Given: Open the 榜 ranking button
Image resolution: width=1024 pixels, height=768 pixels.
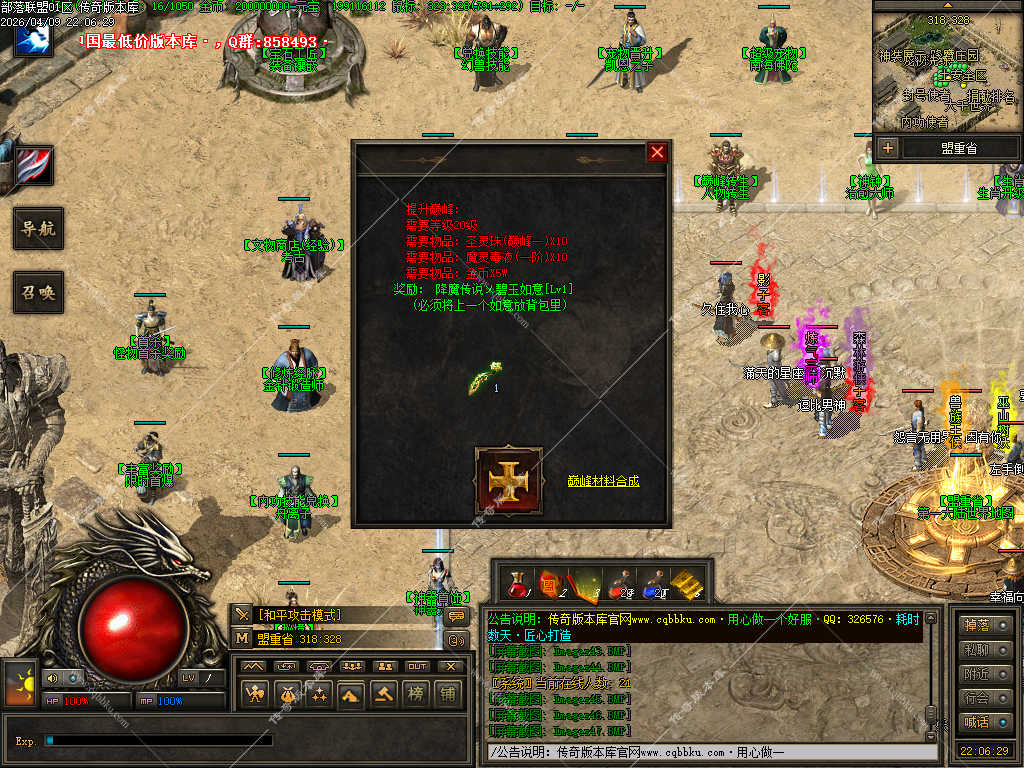Looking at the screenshot, I should 416,692.
